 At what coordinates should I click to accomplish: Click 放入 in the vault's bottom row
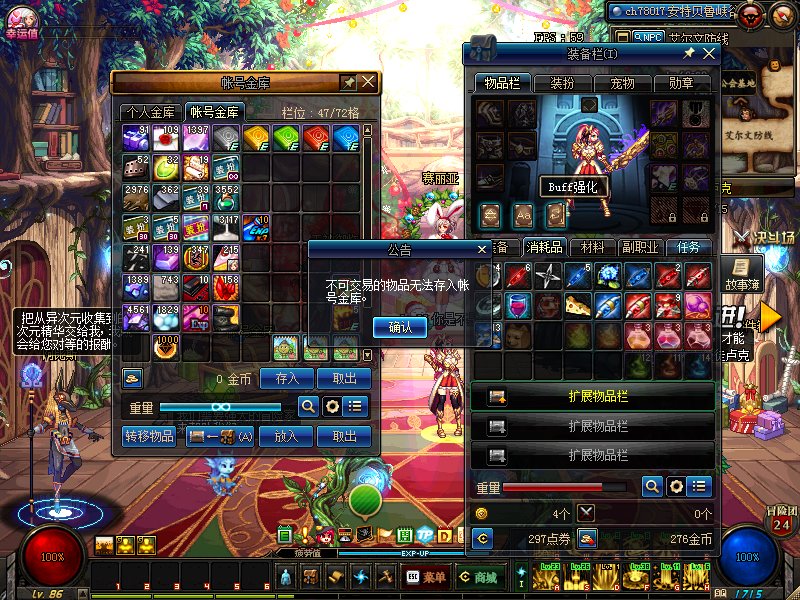tap(287, 437)
